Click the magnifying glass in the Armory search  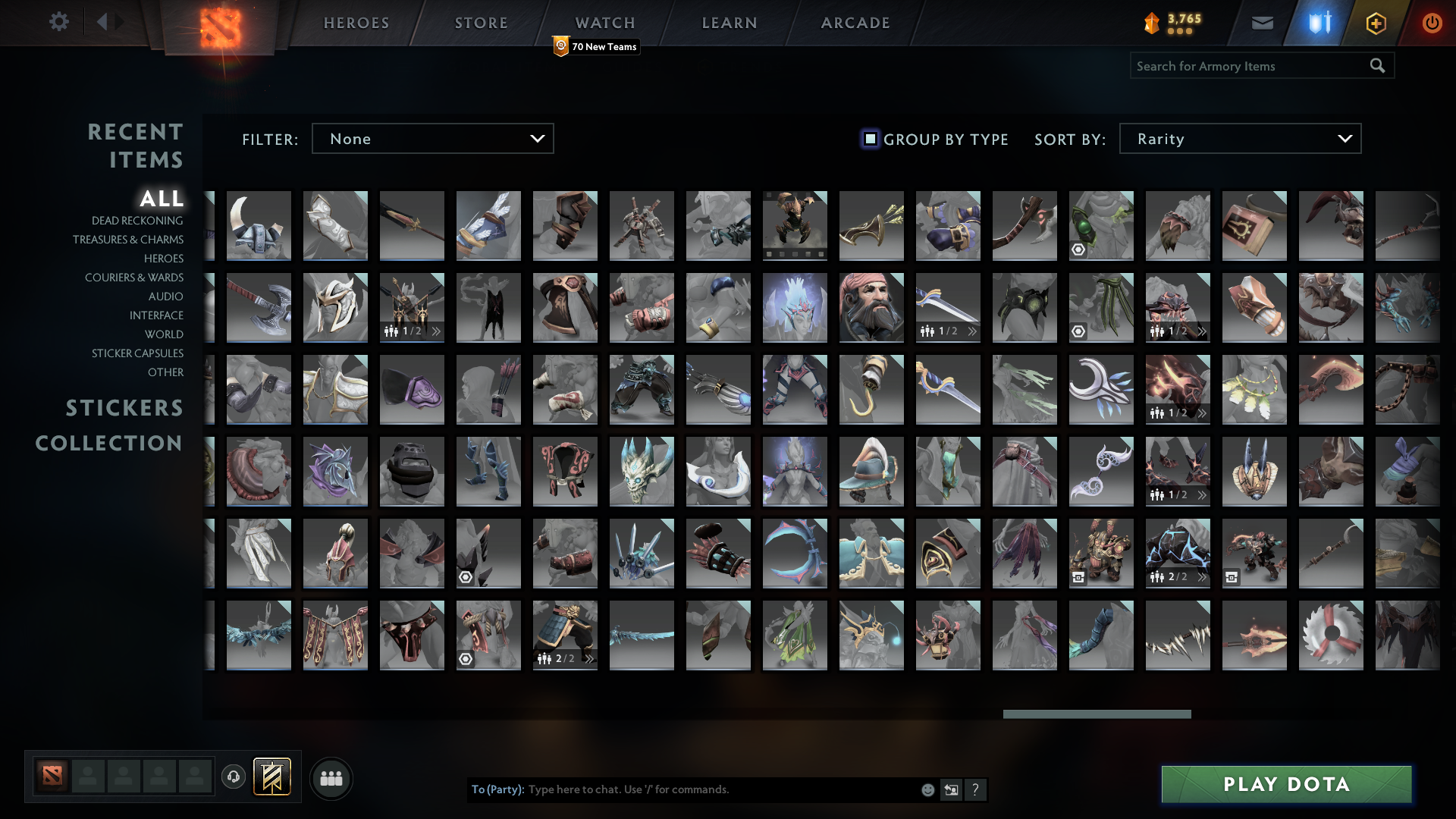[1377, 66]
